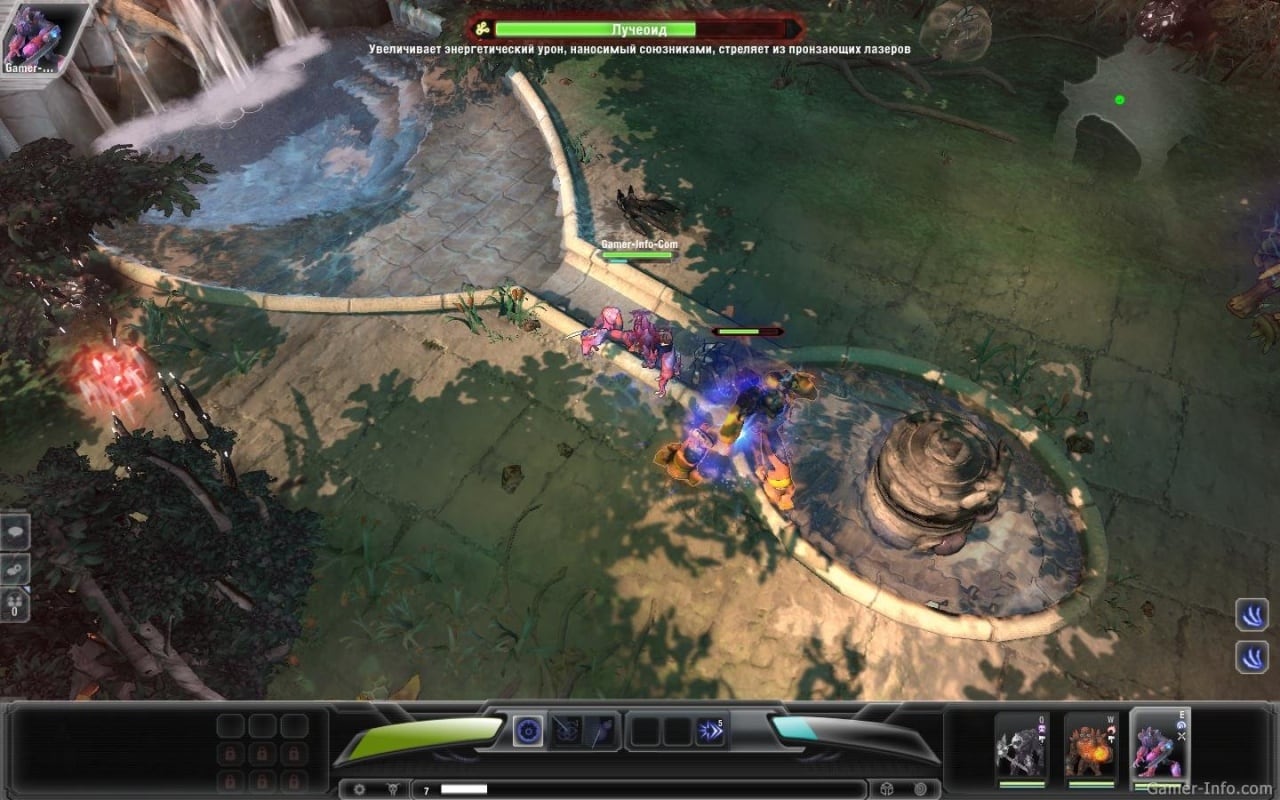
Task: Use the double-arrow ability with count 5
Action: click(x=711, y=731)
